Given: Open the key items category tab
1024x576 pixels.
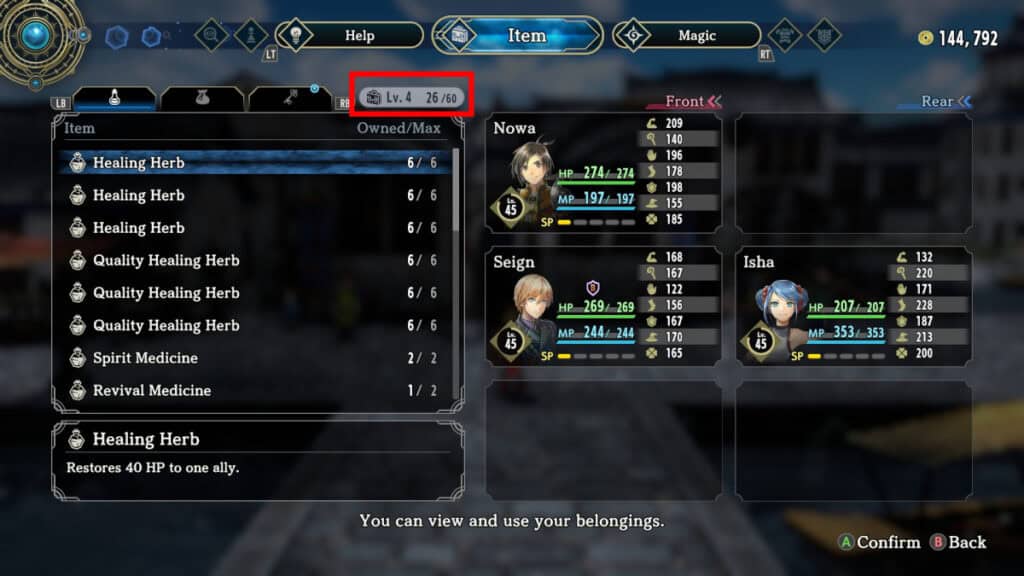Looking at the screenshot, I should [290, 99].
